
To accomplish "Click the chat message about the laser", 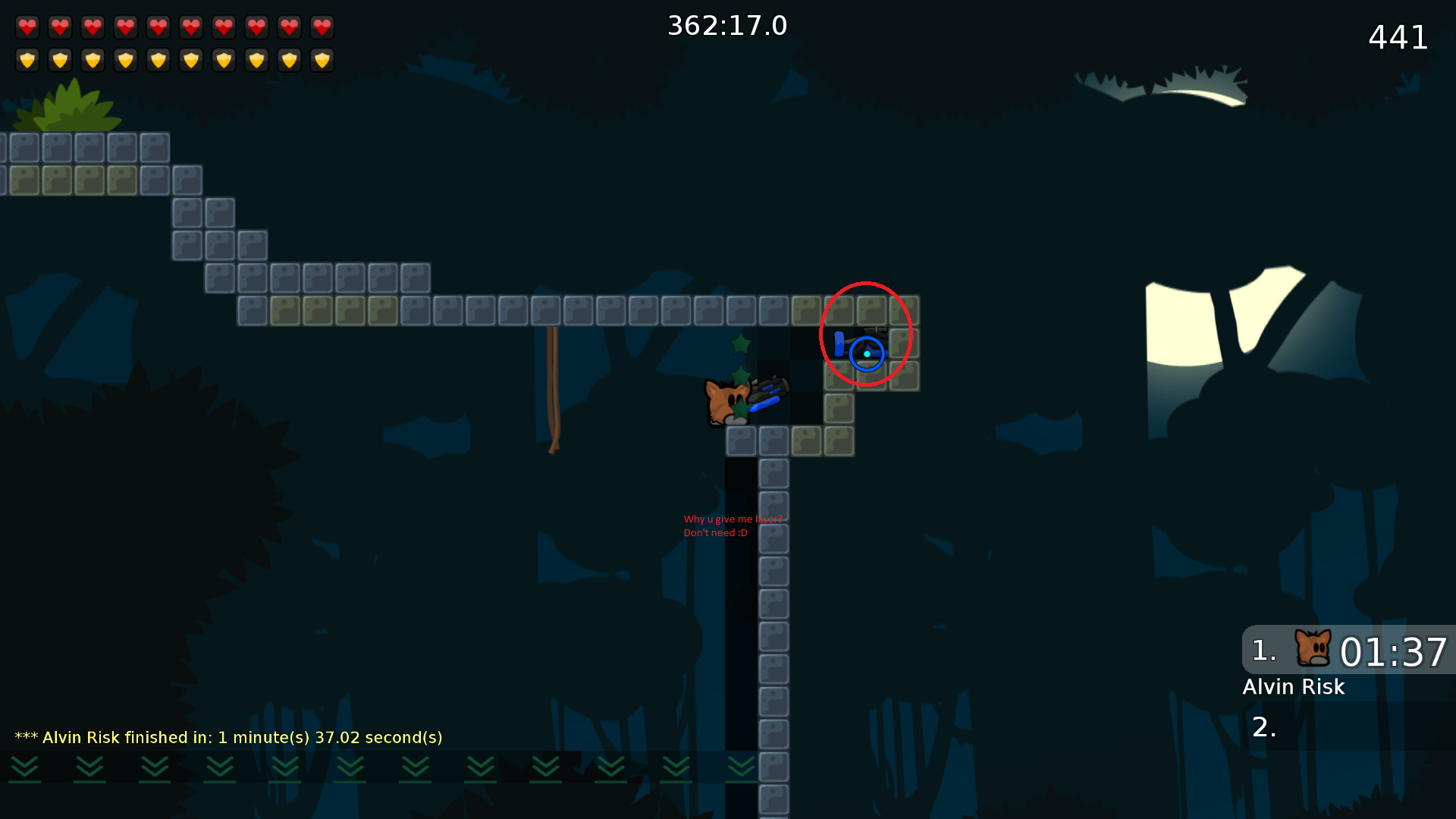I will [733, 526].
